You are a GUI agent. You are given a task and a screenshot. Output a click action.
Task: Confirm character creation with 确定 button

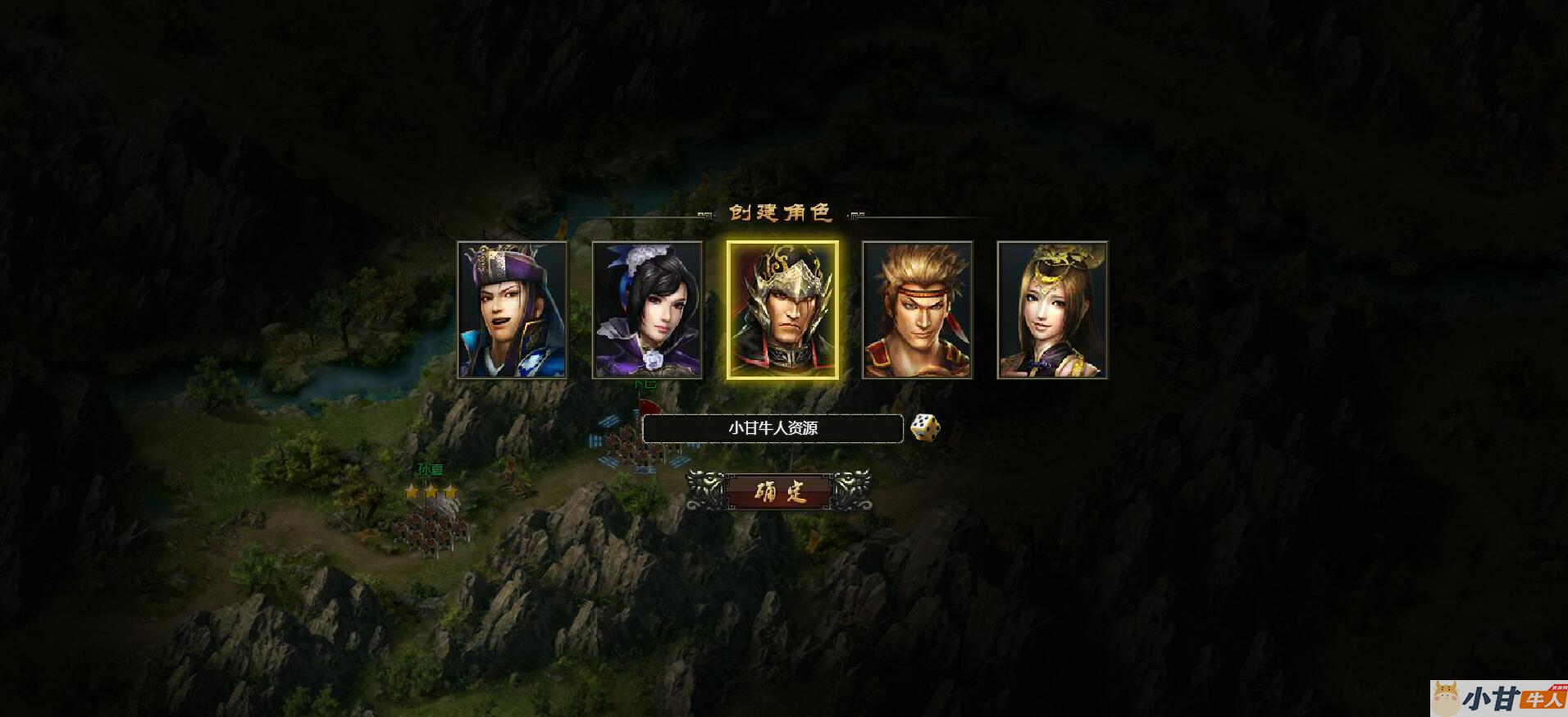(779, 491)
